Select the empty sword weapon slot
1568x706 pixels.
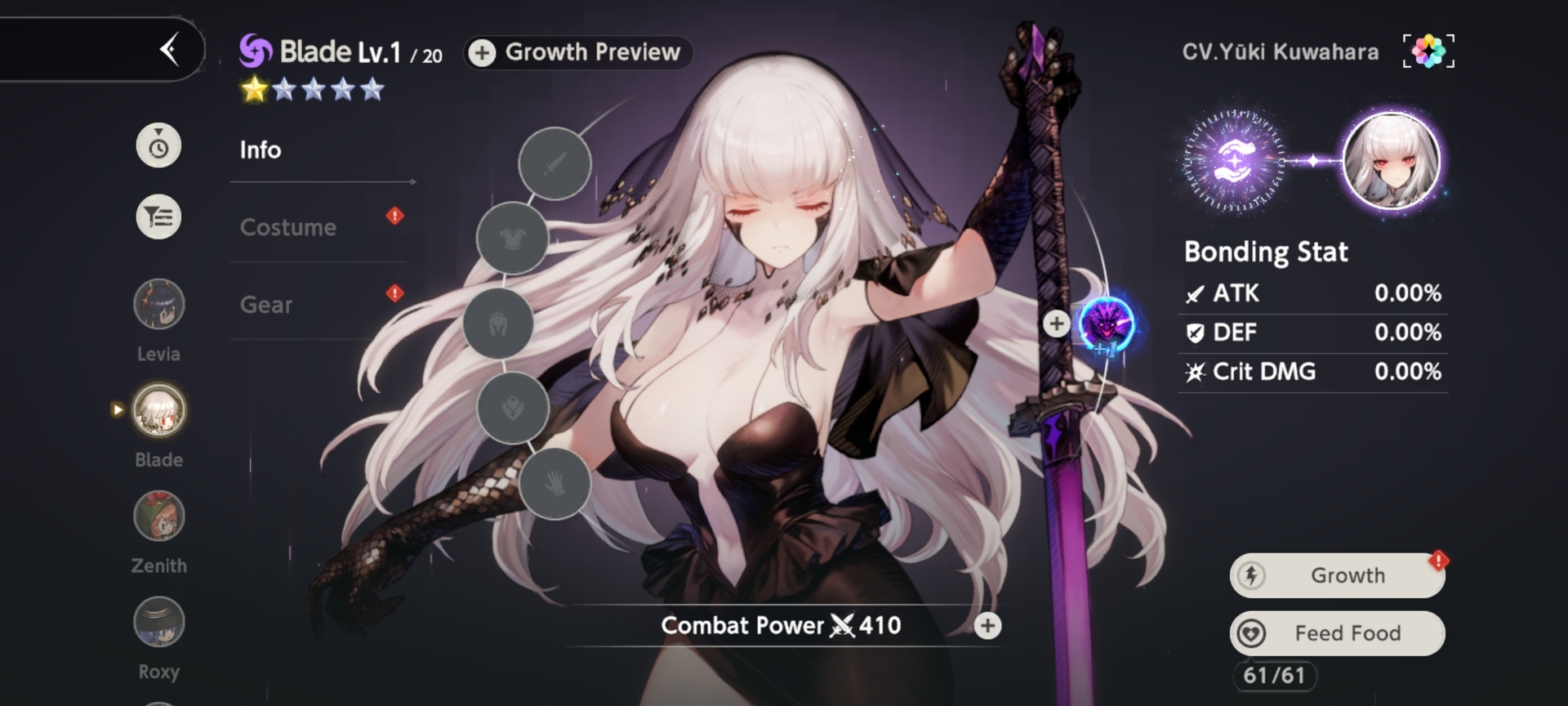(x=555, y=164)
